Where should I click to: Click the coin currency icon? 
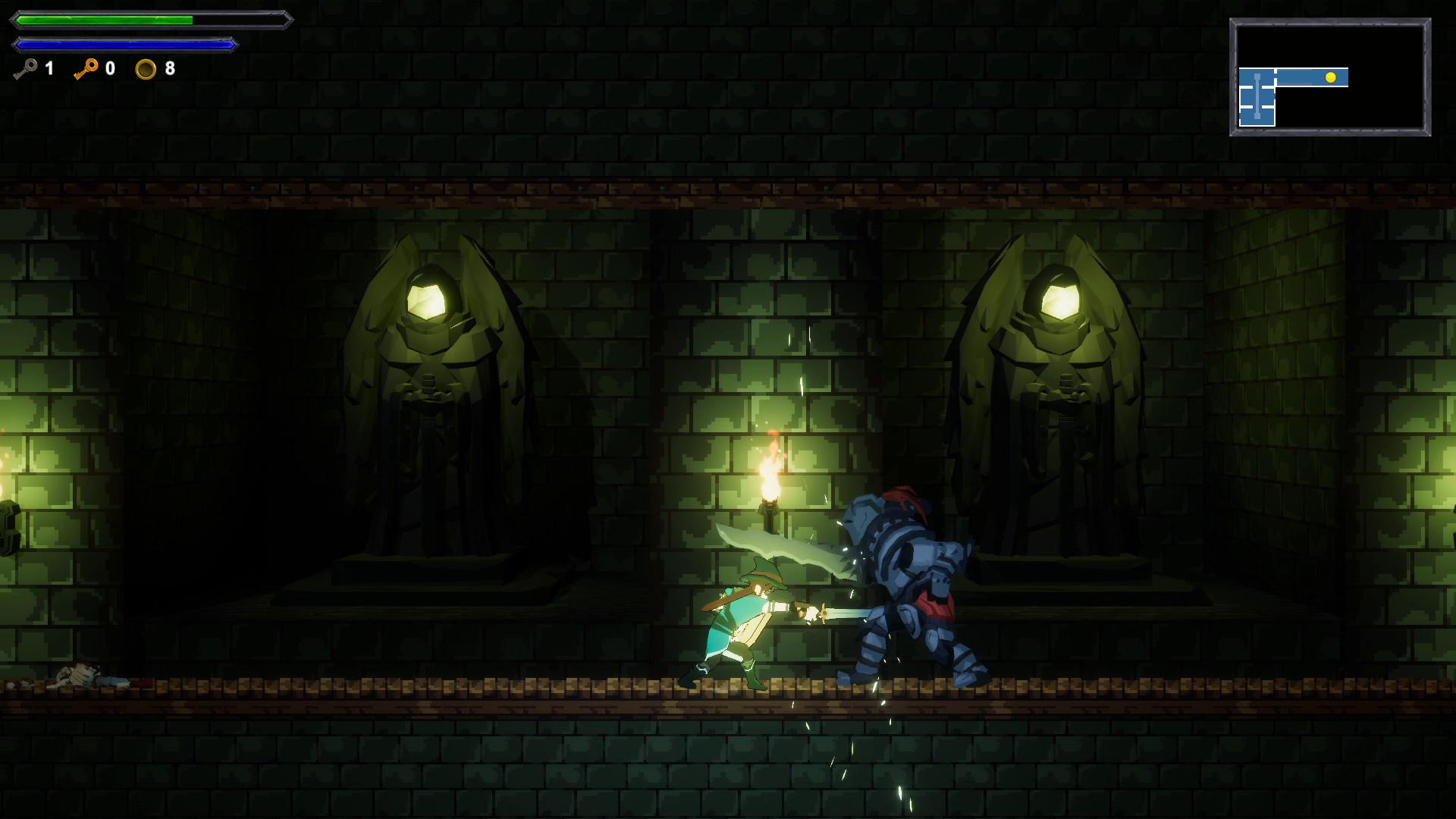click(x=146, y=71)
